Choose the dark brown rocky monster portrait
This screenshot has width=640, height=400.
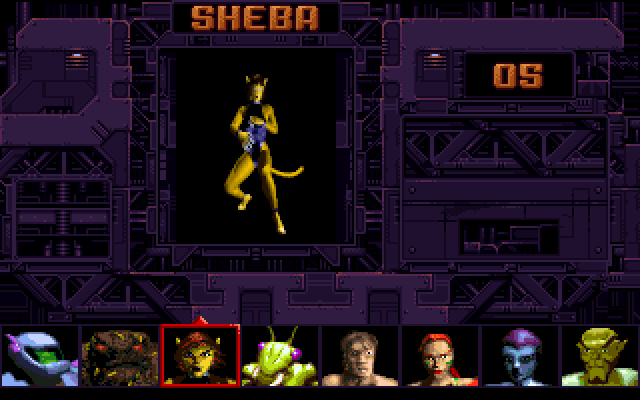point(119,357)
